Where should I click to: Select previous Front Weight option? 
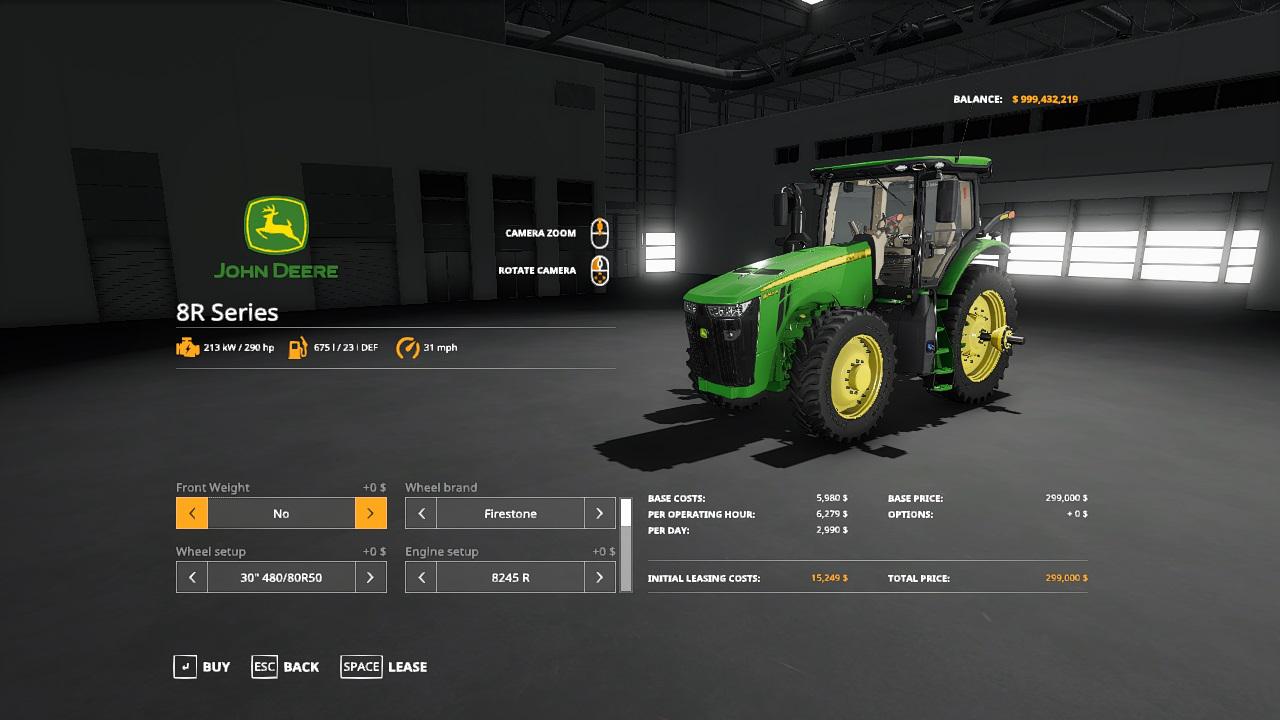[x=192, y=514]
